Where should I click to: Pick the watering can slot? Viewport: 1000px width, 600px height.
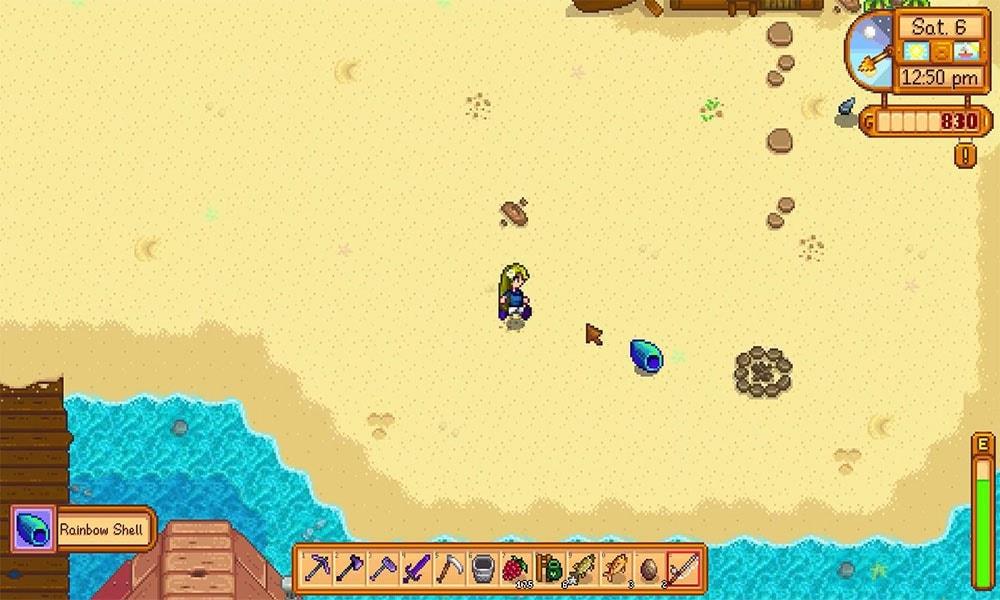point(484,569)
